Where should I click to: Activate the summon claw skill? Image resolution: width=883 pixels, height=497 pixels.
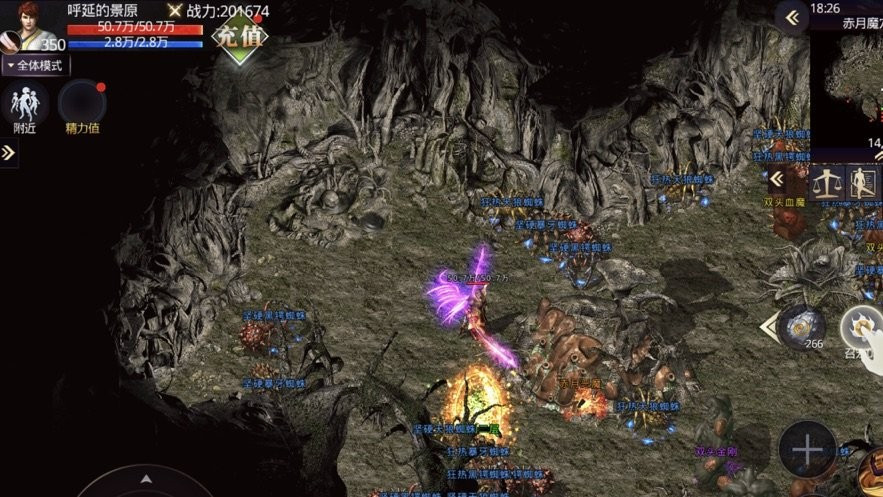click(x=862, y=327)
